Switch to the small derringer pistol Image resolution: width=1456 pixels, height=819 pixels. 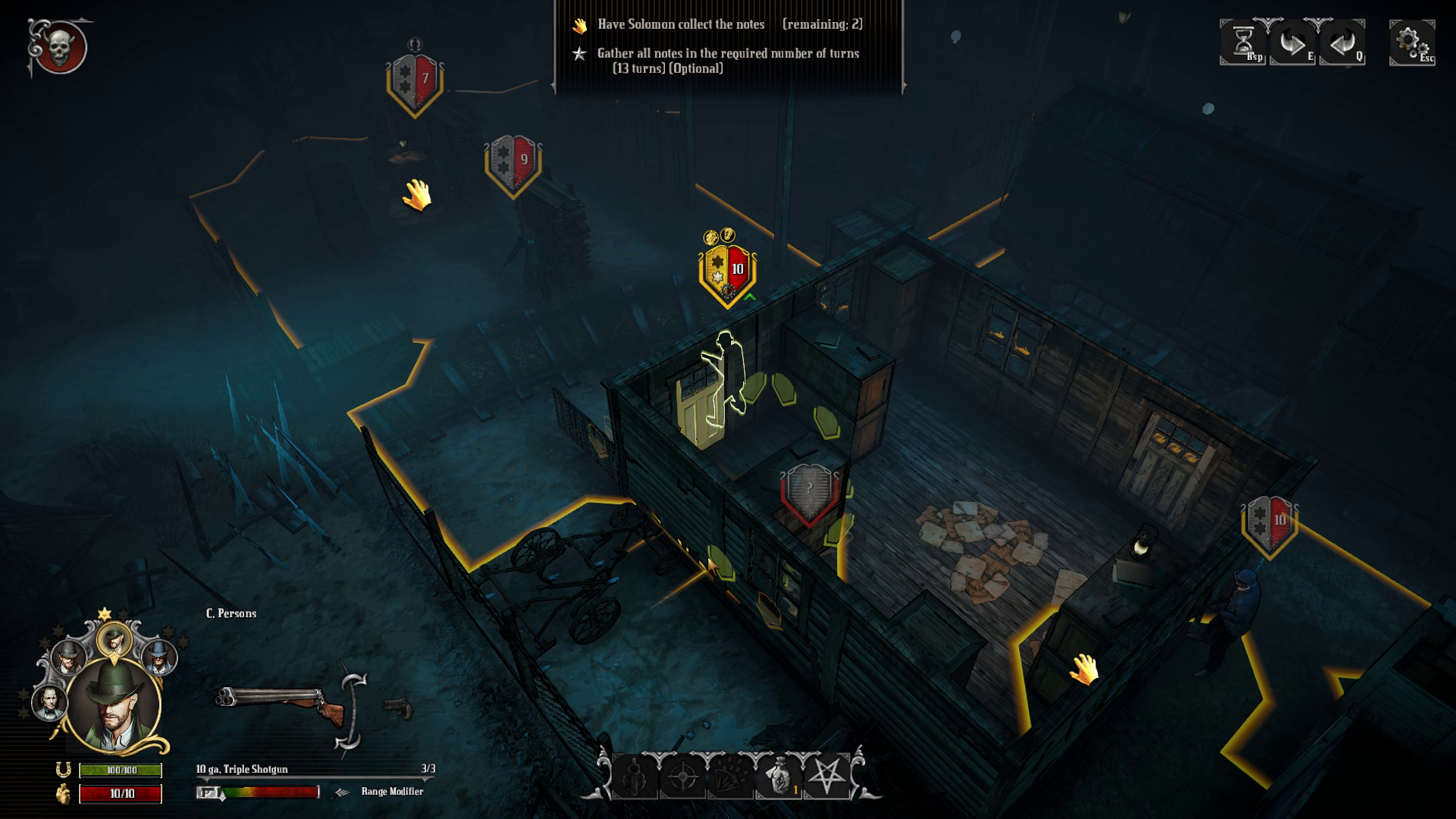pyautogui.click(x=397, y=708)
